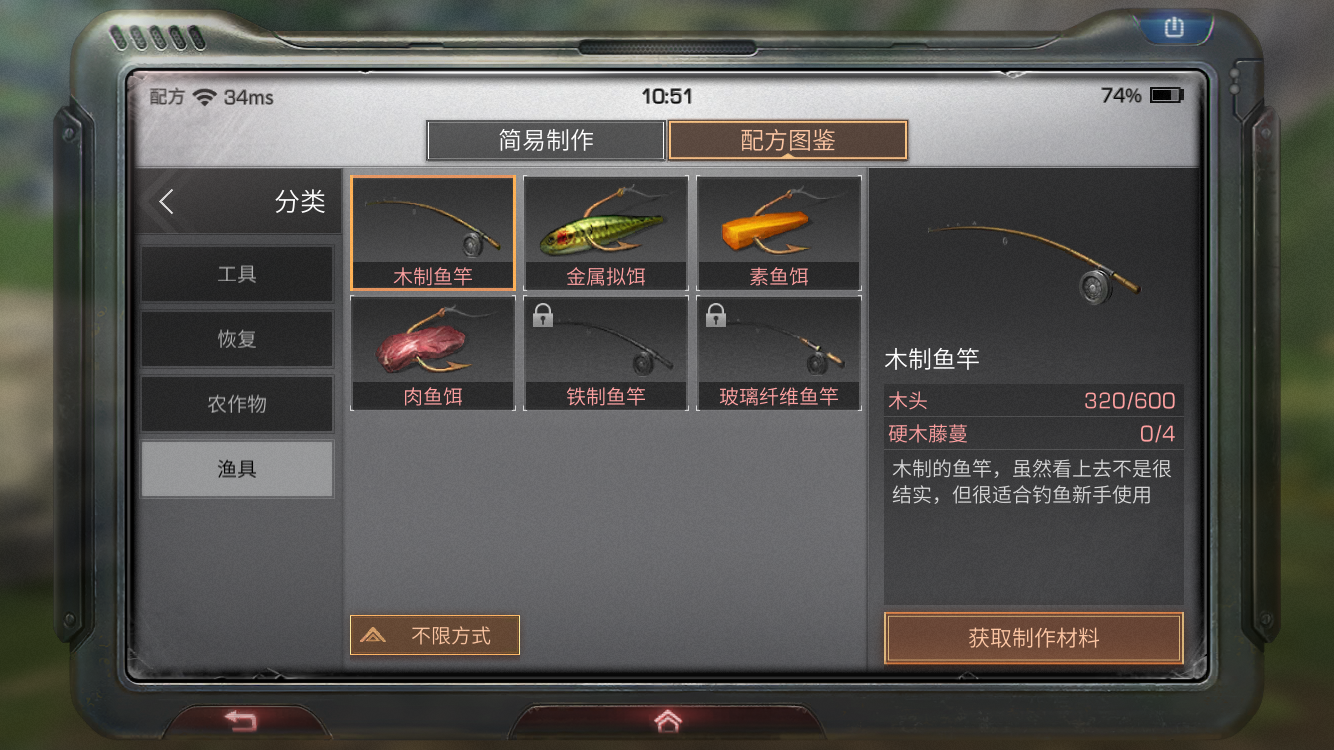
Task: Switch to the 简易制作 tab
Action: [x=546, y=140]
